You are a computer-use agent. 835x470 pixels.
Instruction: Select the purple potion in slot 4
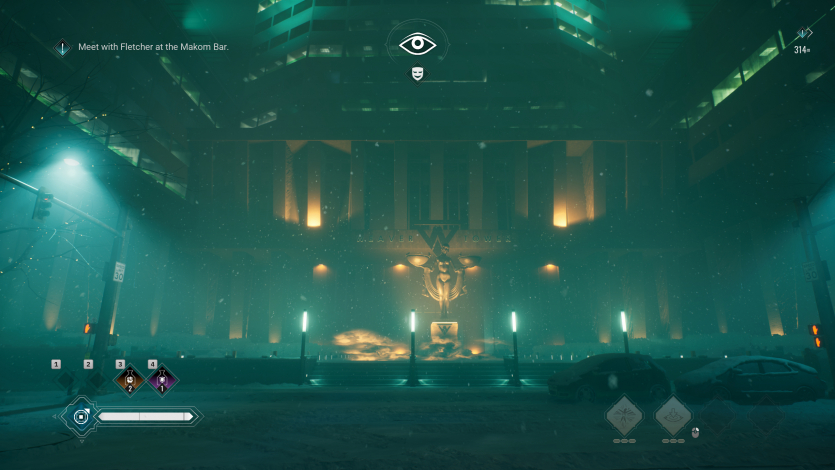pos(161,381)
